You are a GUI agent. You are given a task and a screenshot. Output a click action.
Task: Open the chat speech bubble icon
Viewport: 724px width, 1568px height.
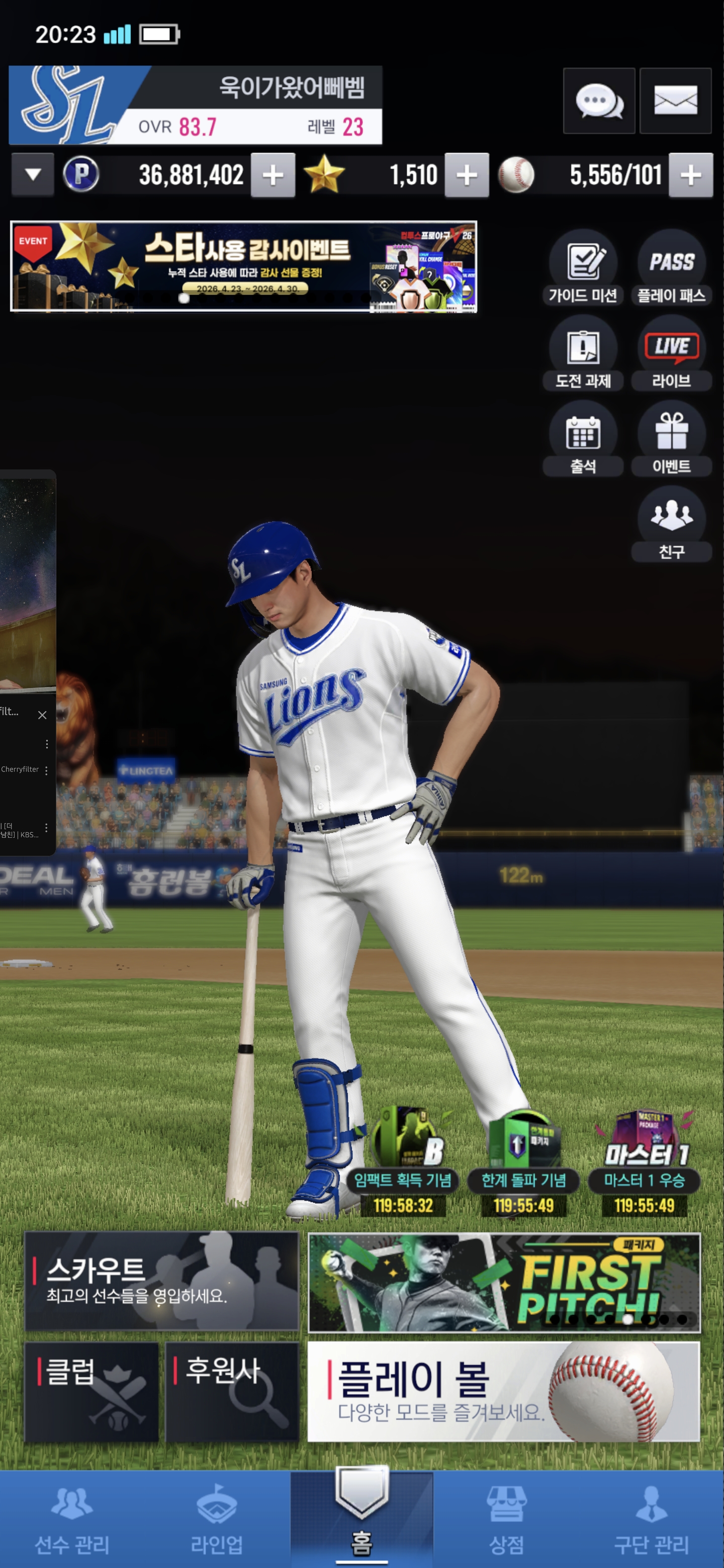(x=599, y=101)
